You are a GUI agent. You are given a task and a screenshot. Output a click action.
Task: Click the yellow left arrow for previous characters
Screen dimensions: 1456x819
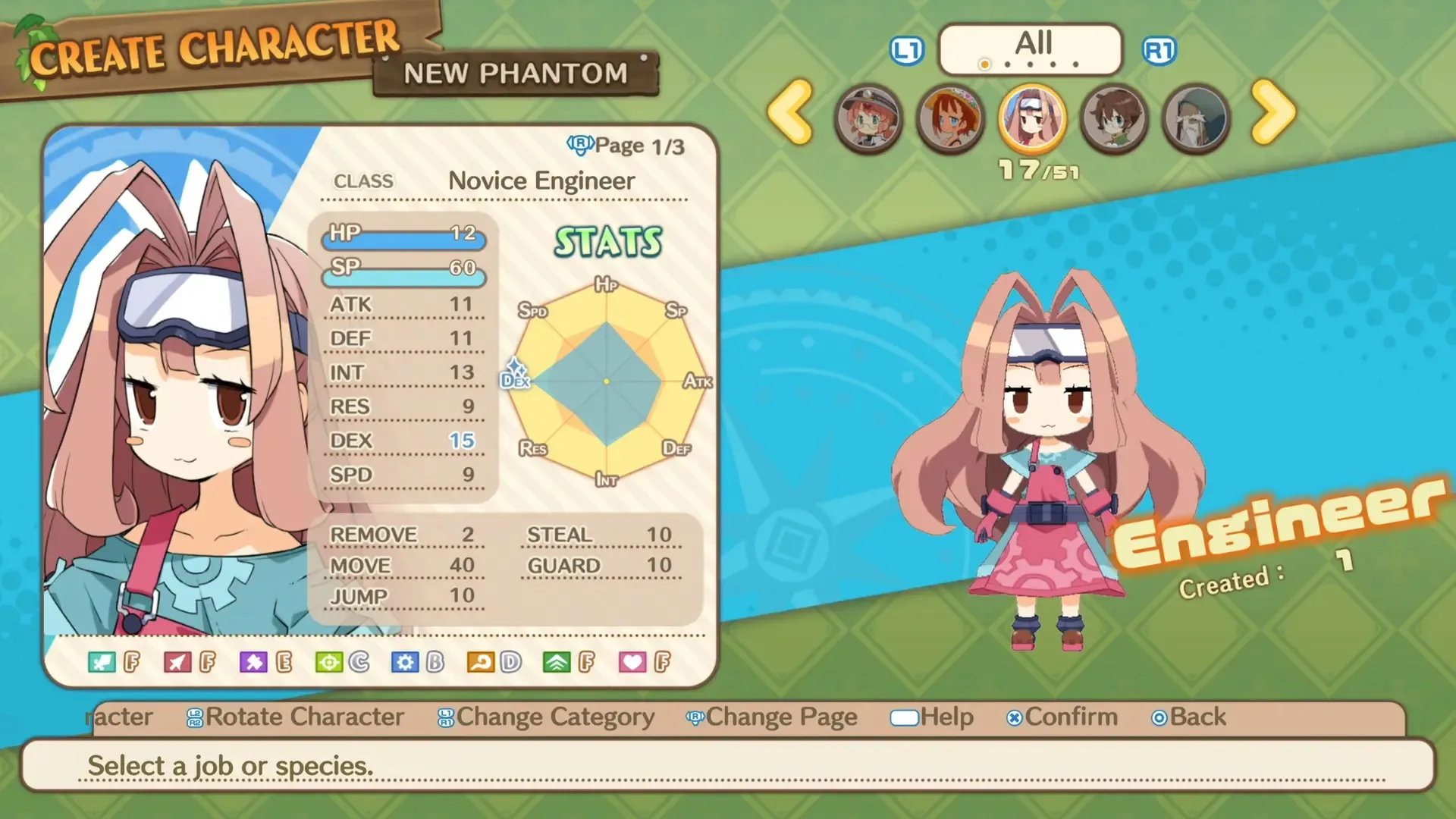tap(790, 113)
